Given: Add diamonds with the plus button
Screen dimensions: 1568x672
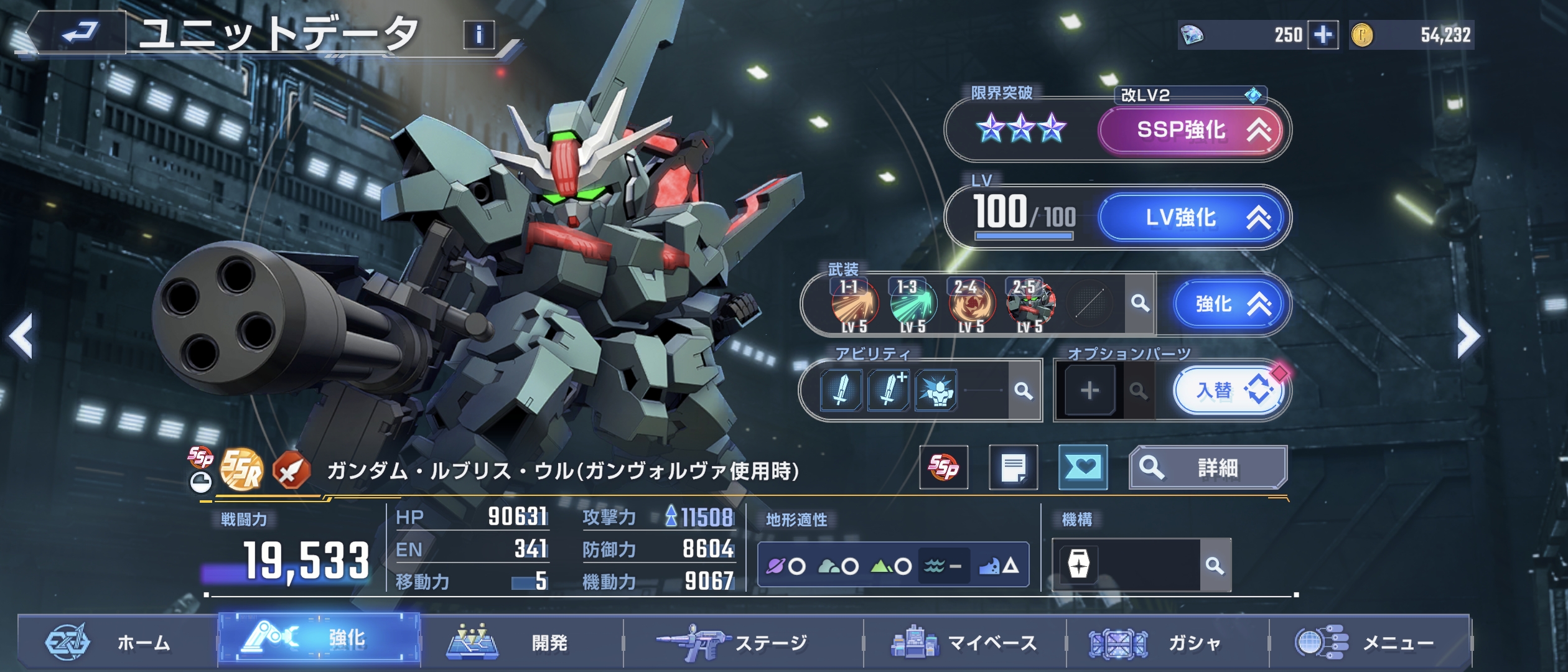Looking at the screenshot, I should coord(1323,35).
